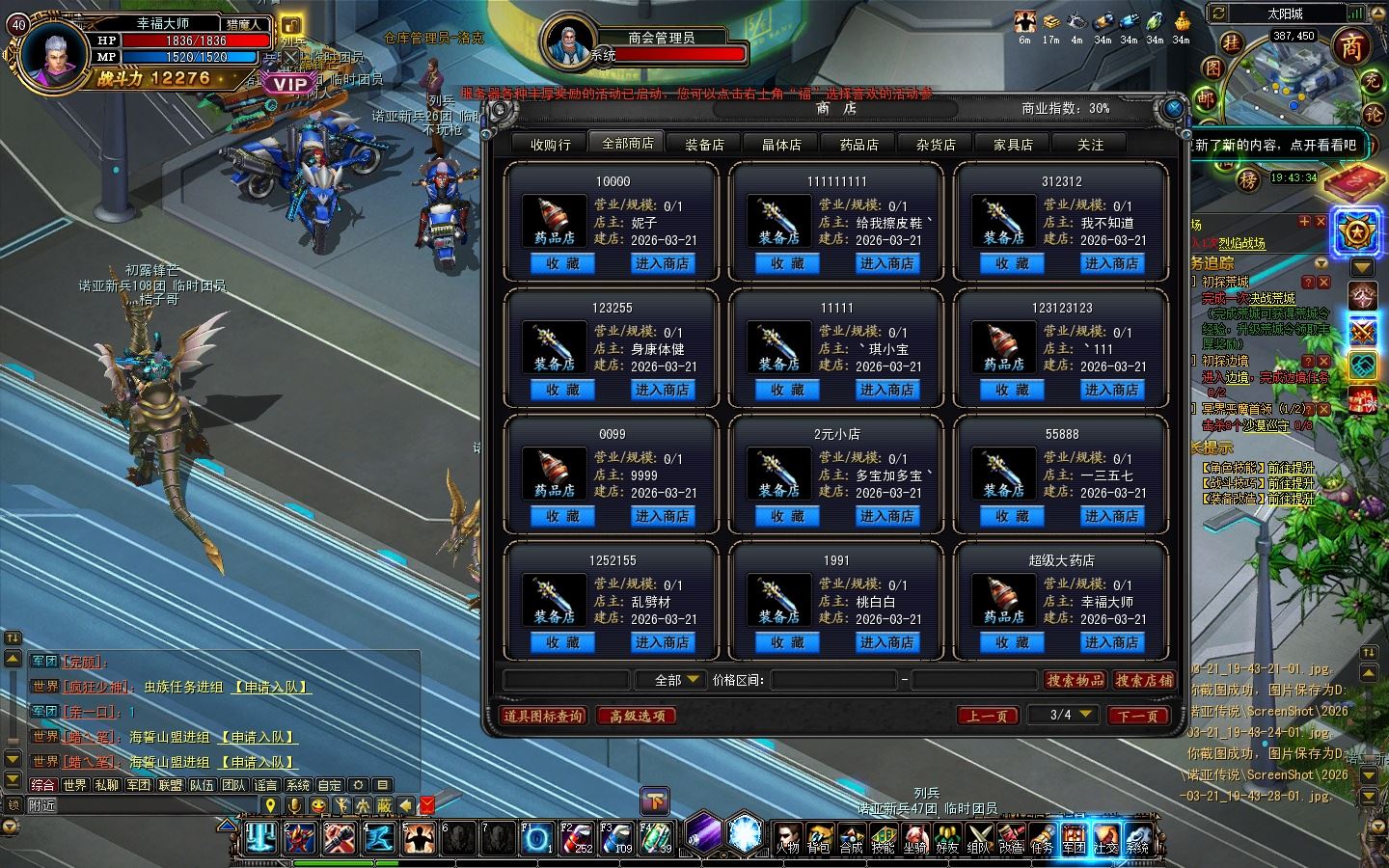Click the VIP badge near the portrait

(x=289, y=84)
